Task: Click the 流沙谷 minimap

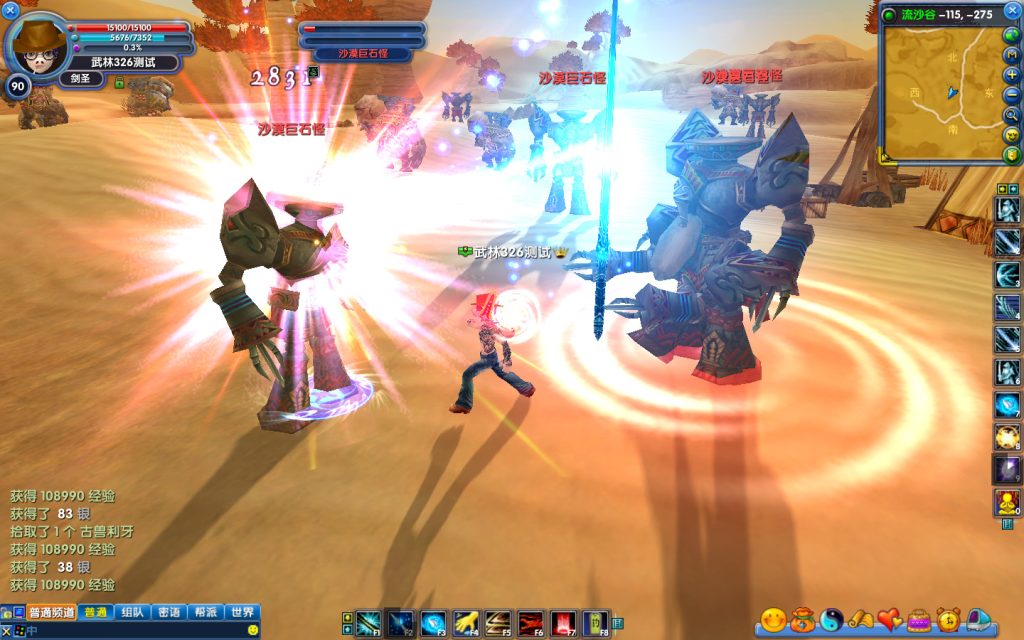Action: click(x=940, y=95)
